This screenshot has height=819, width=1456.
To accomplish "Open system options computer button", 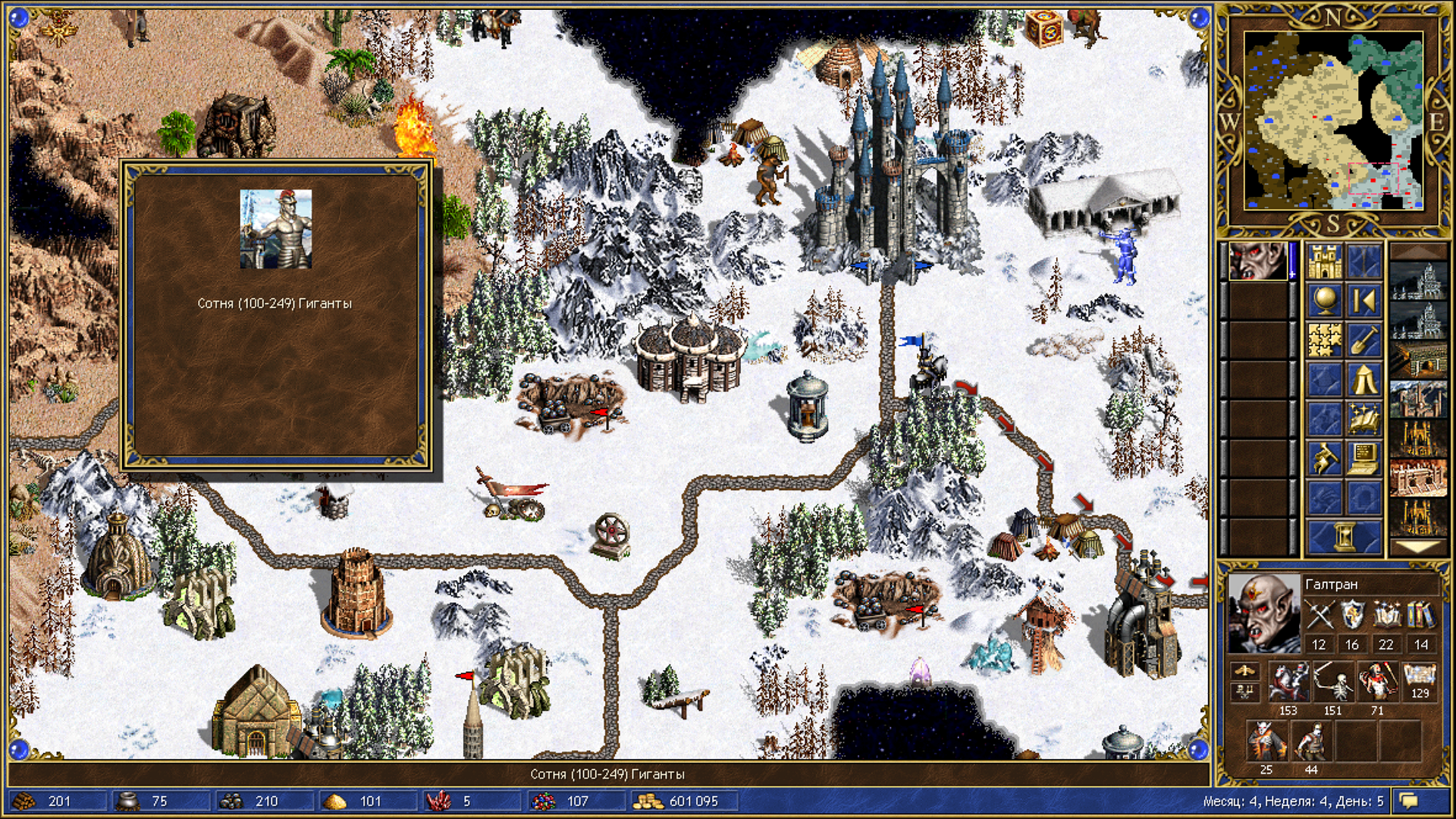I will point(1363,459).
